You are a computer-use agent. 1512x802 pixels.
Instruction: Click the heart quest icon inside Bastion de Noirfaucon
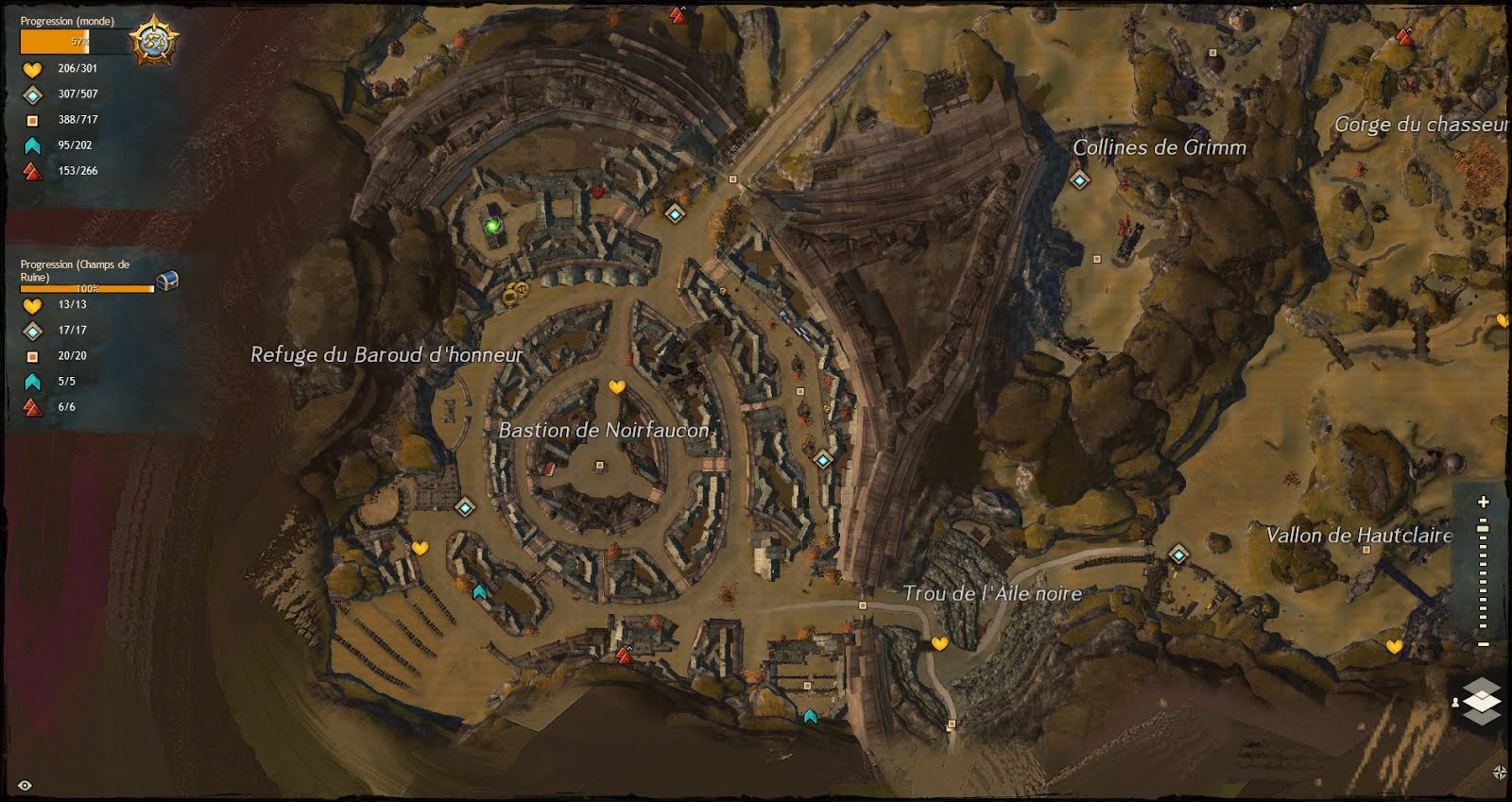pos(619,386)
